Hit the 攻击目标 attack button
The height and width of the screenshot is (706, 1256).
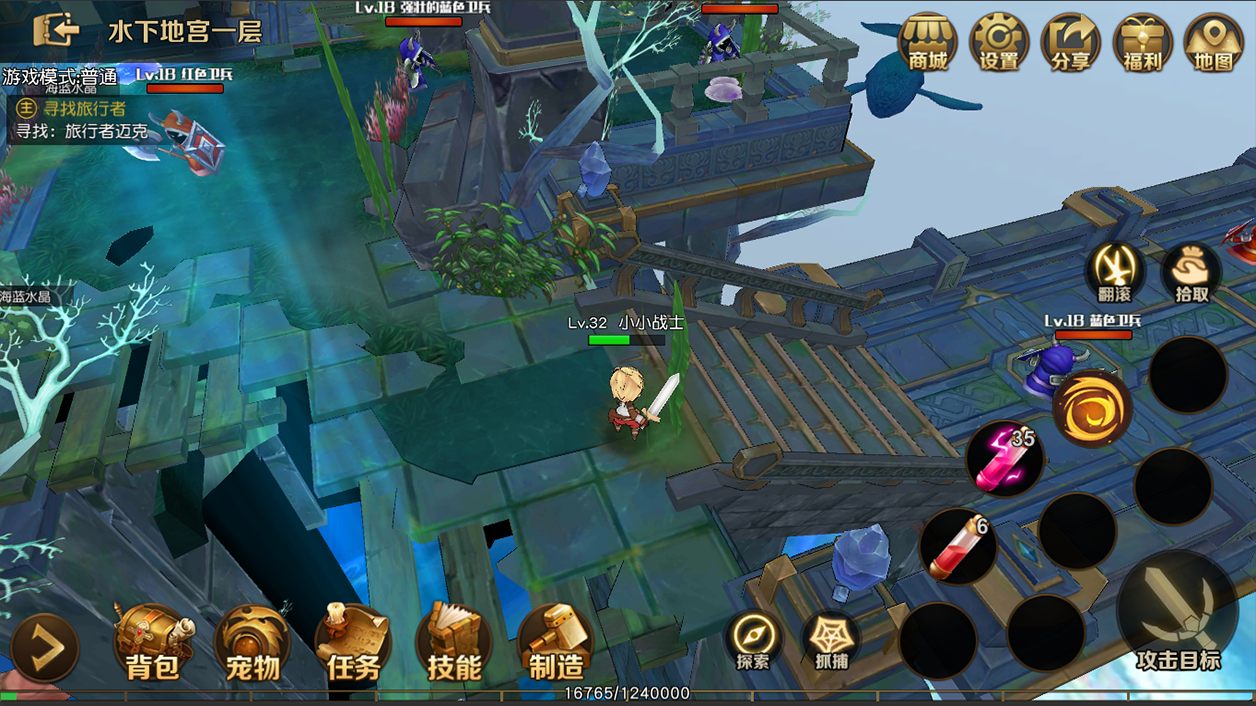pyautogui.click(x=1177, y=610)
